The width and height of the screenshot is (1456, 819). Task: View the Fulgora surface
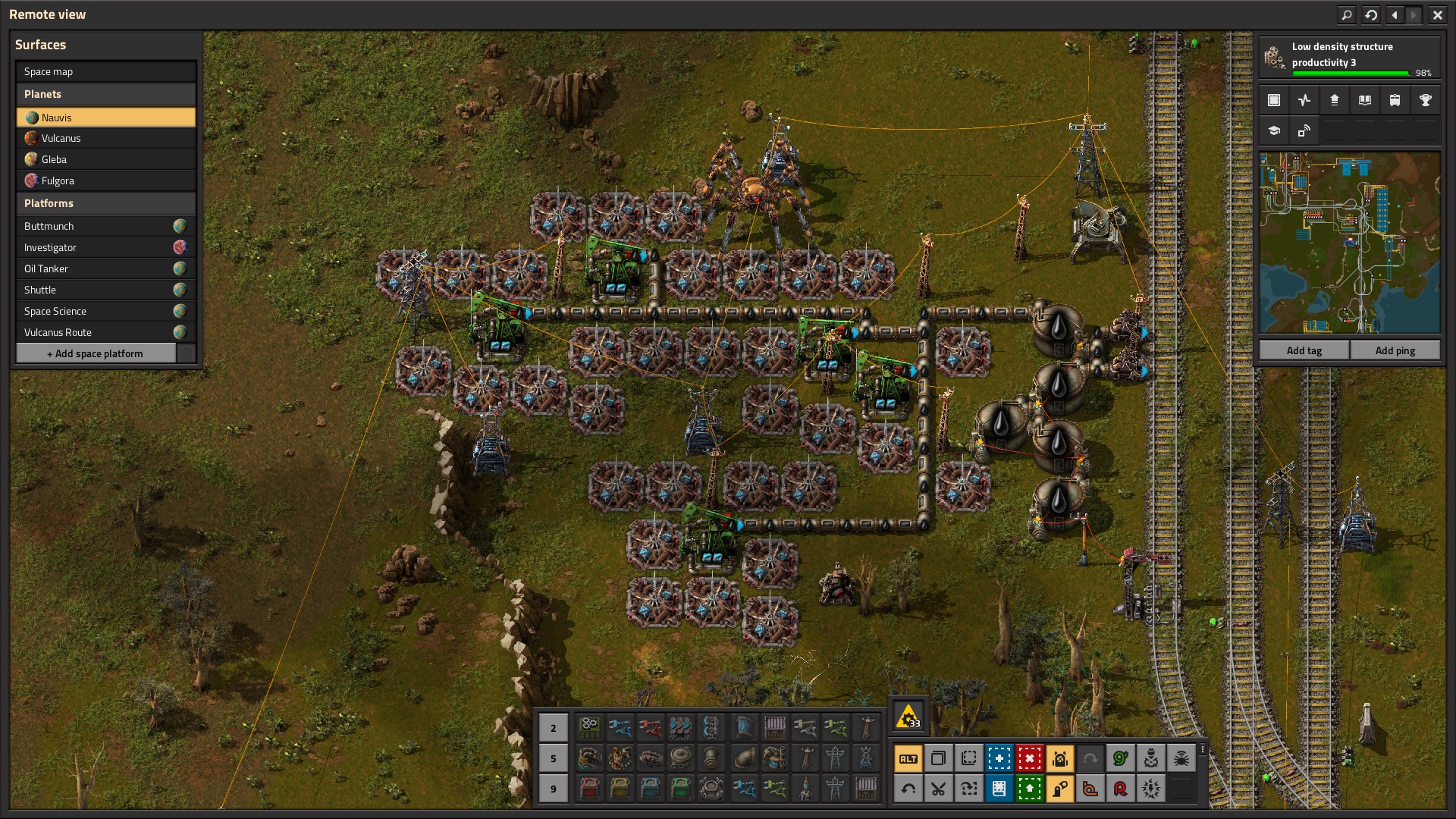pos(105,180)
